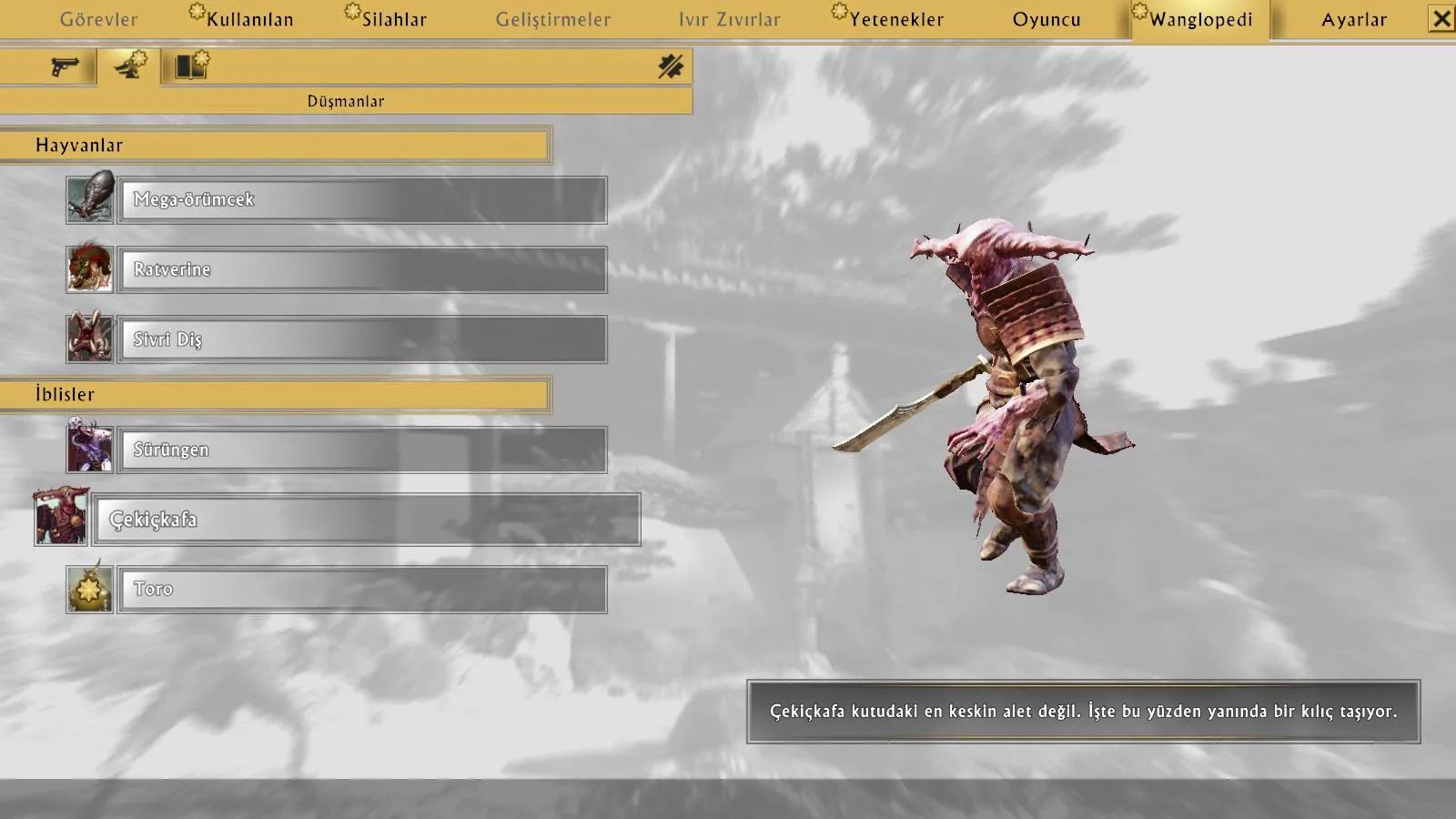Select the Sürüngen demon entry

[x=362, y=450]
